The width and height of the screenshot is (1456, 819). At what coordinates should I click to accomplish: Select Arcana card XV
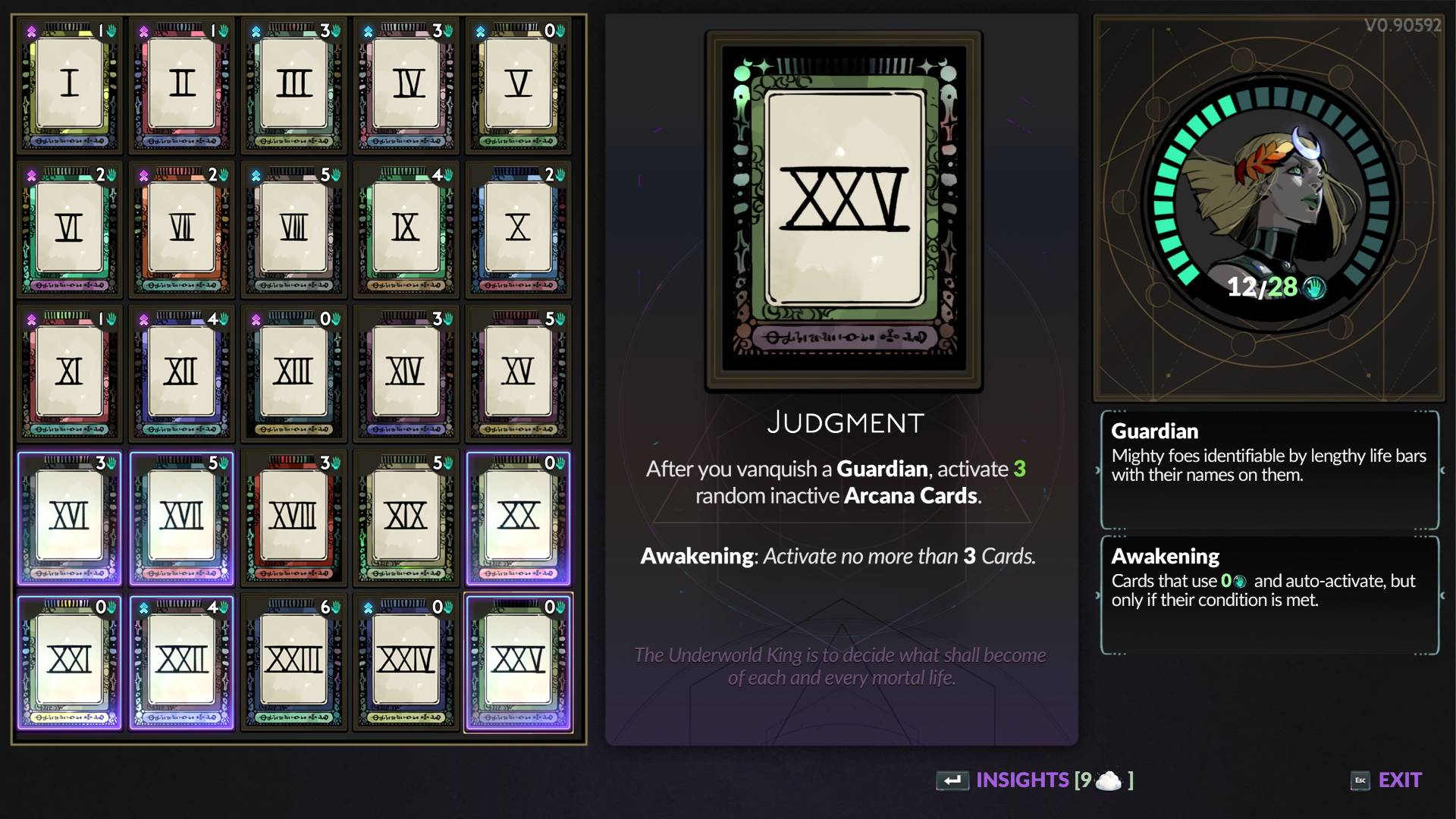519,373
